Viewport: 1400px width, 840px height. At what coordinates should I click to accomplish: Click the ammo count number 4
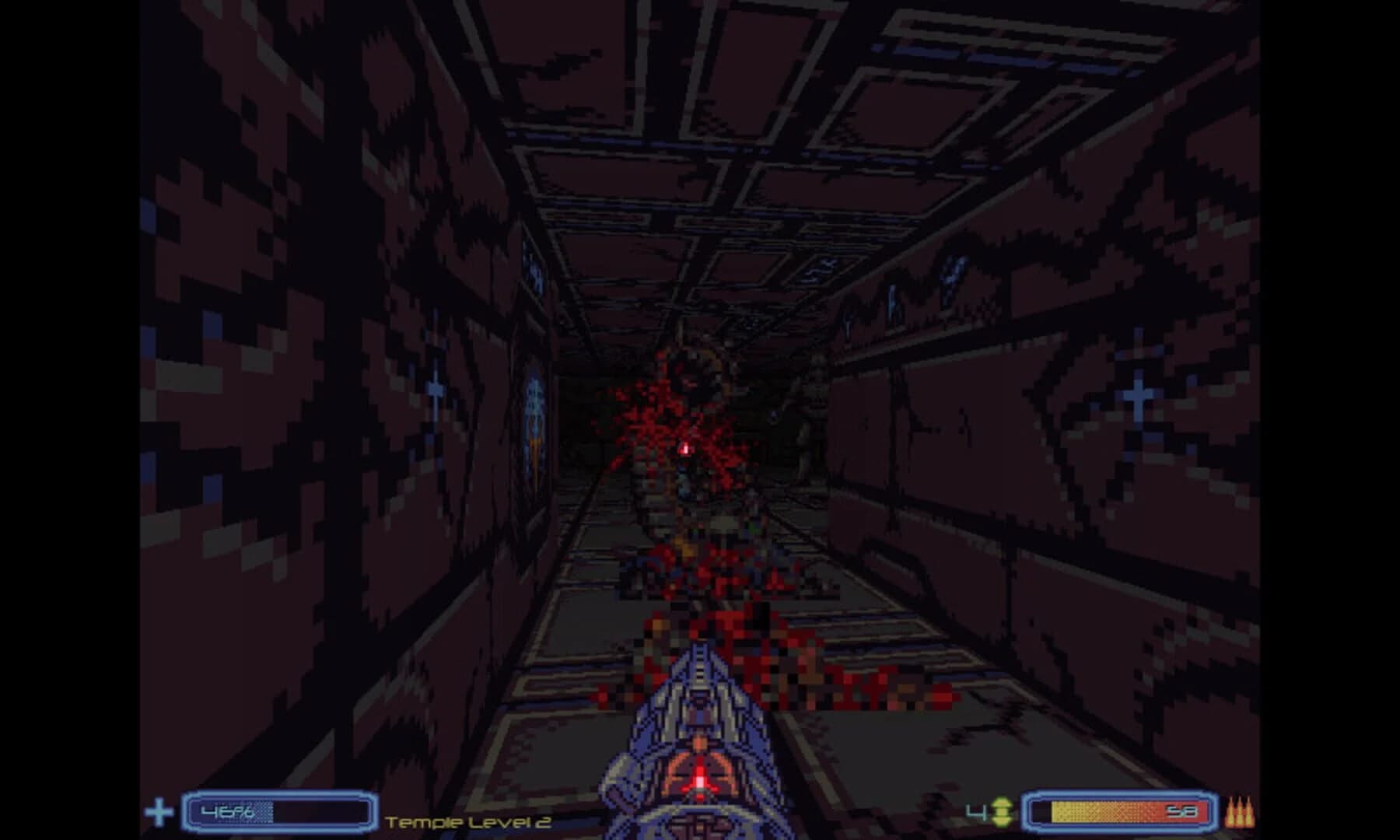coord(974,811)
